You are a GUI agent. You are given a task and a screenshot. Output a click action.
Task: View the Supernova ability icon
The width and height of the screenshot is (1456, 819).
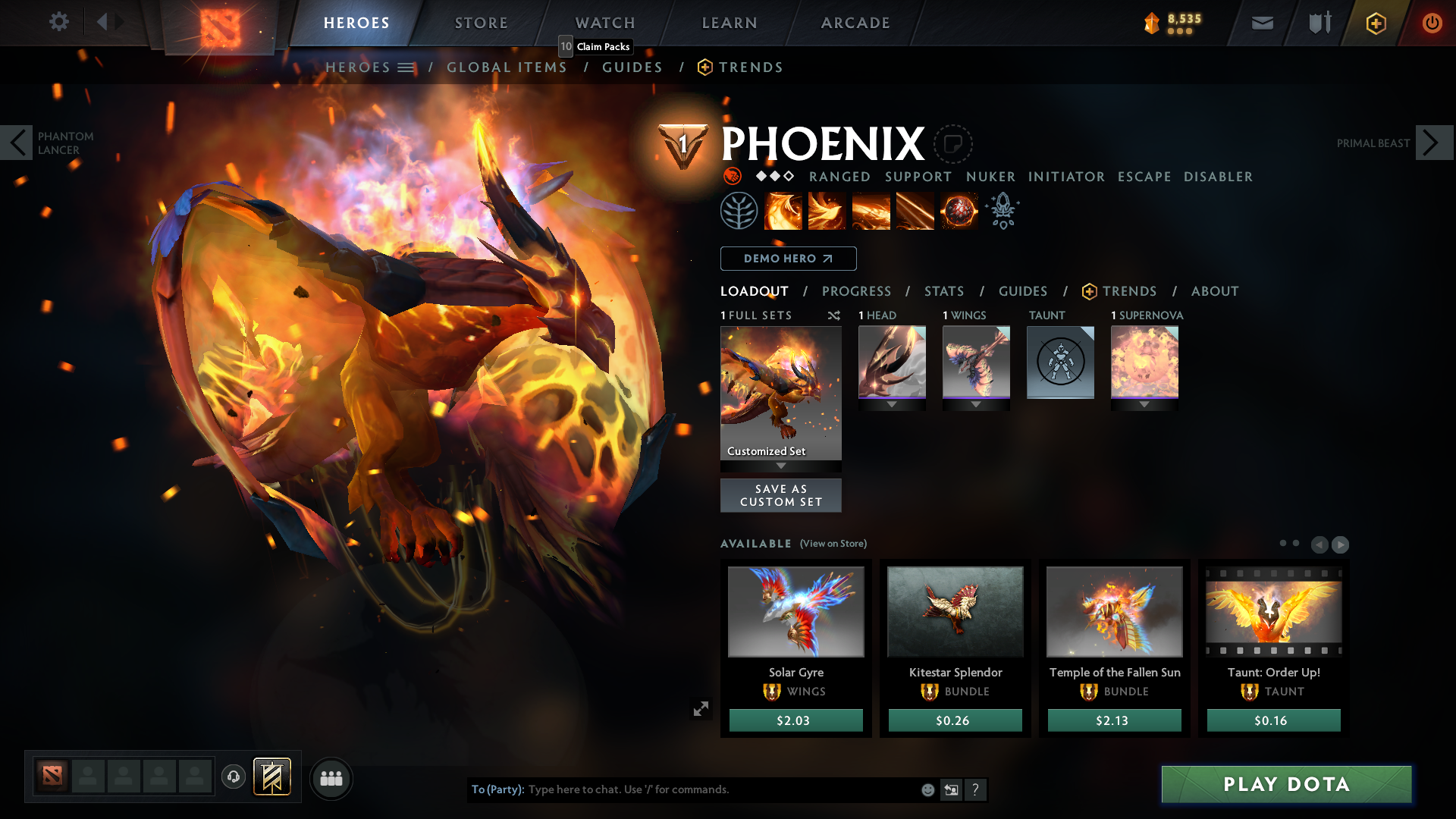959,210
